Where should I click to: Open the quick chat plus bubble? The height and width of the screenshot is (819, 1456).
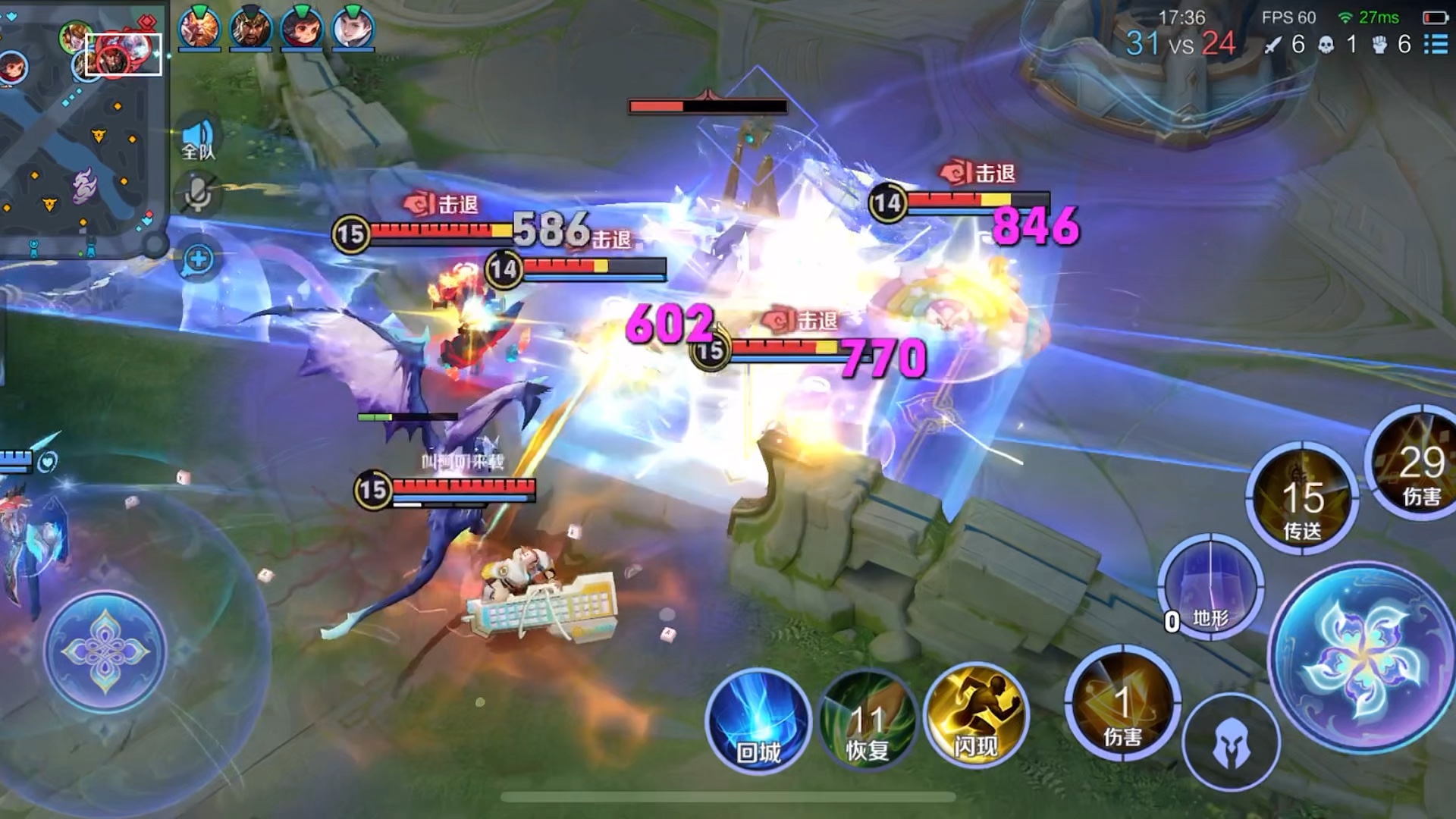tap(198, 260)
